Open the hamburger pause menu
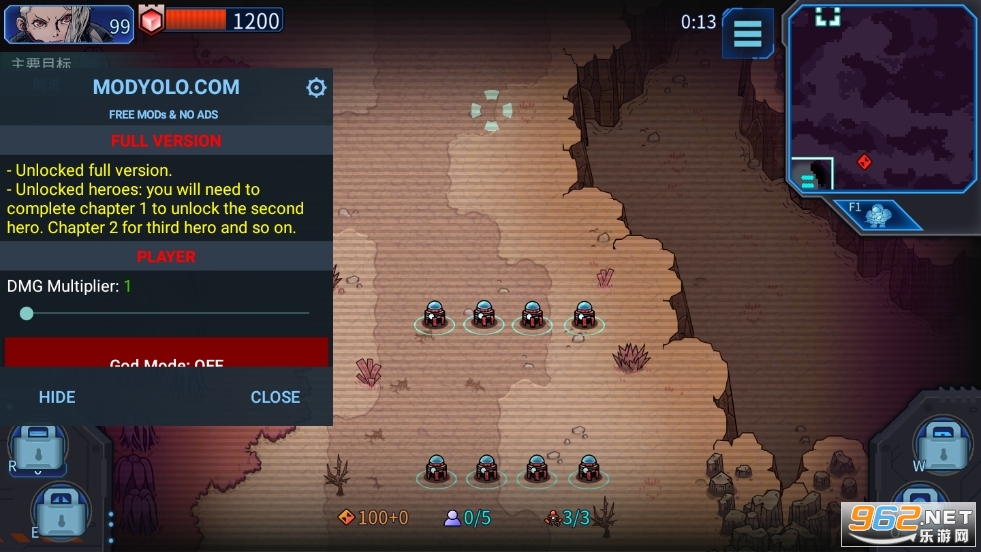 coord(747,33)
